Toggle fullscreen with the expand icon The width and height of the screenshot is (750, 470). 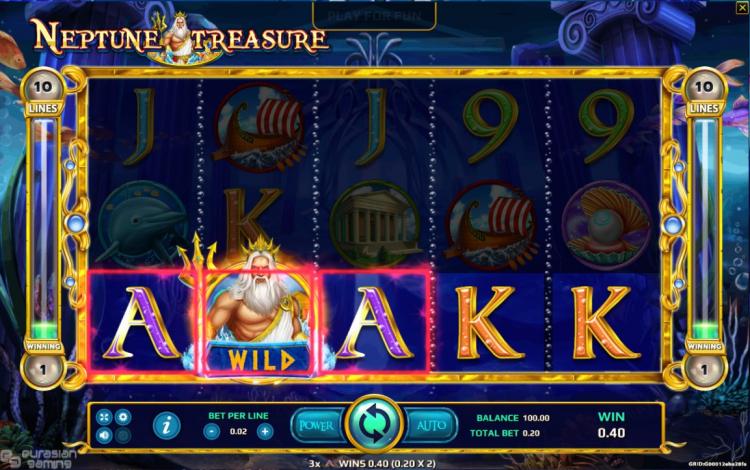[x=105, y=416]
